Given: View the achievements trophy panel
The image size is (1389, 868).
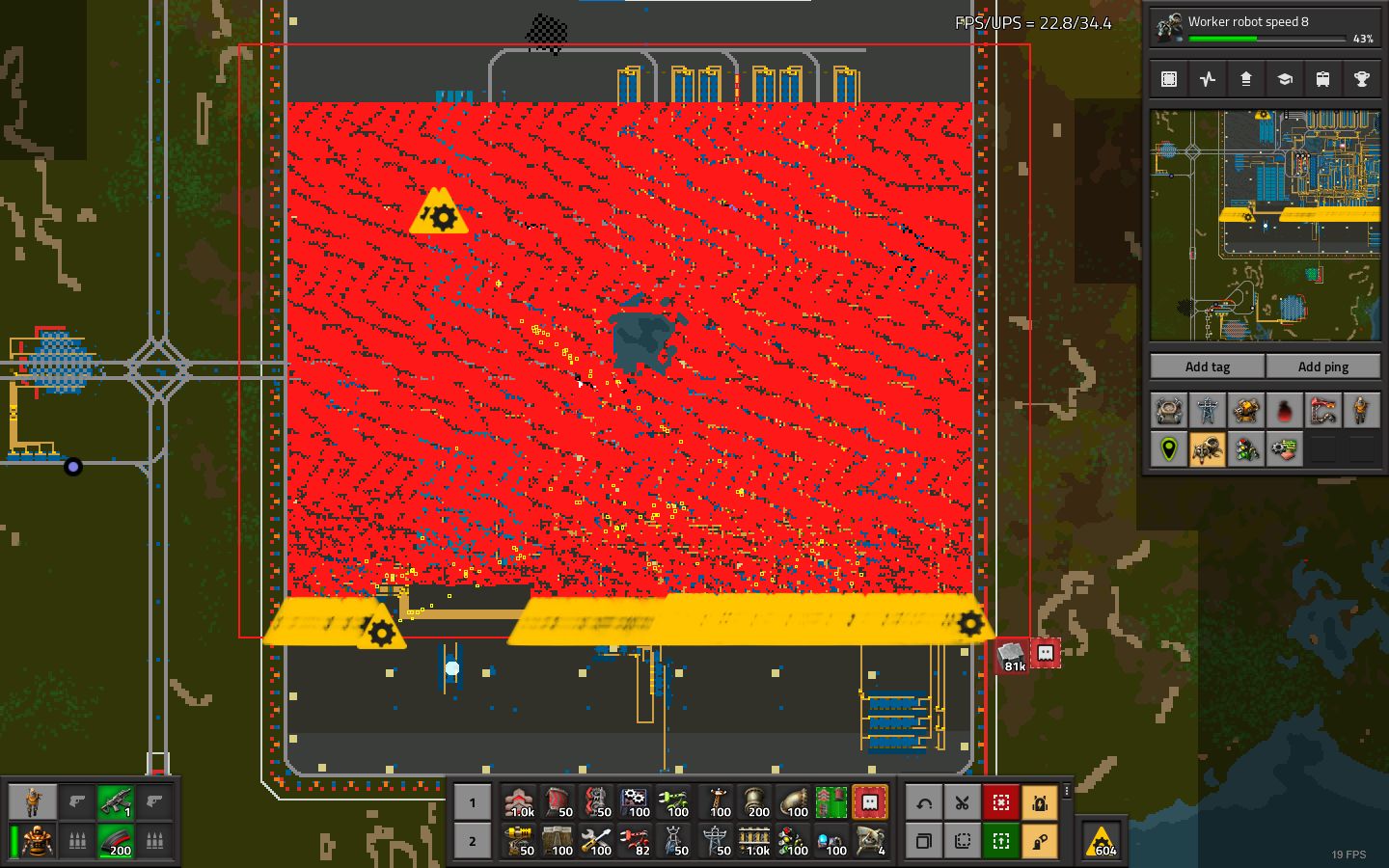Looking at the screenshot, I should coord(1361,78).
